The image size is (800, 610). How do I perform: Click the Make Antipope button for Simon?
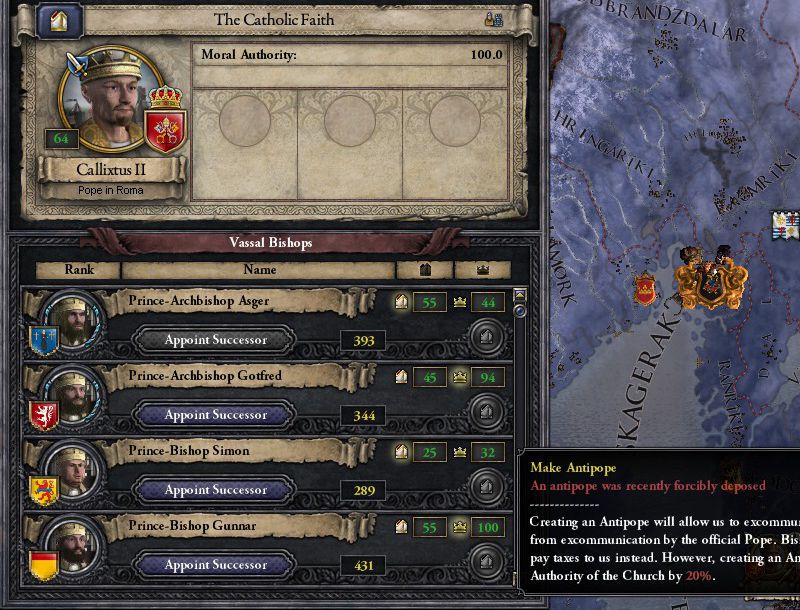486,486
